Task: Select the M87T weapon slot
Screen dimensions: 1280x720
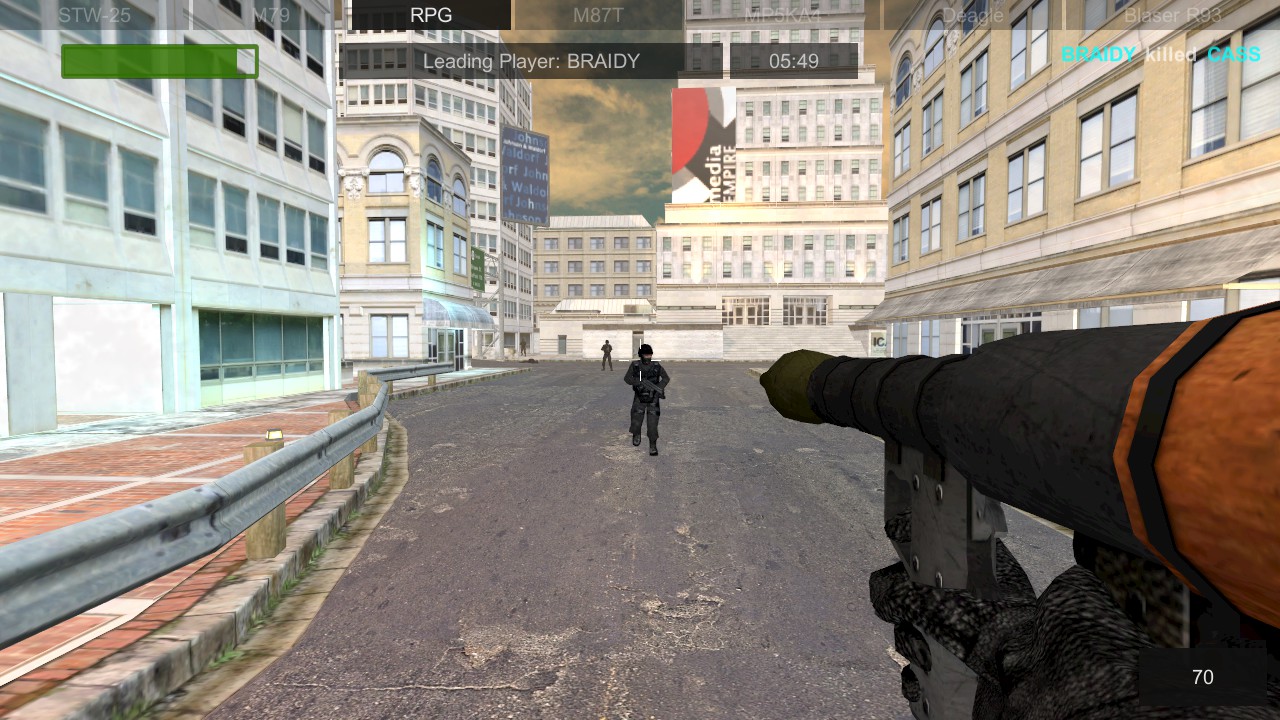Action: click(596, 15)
